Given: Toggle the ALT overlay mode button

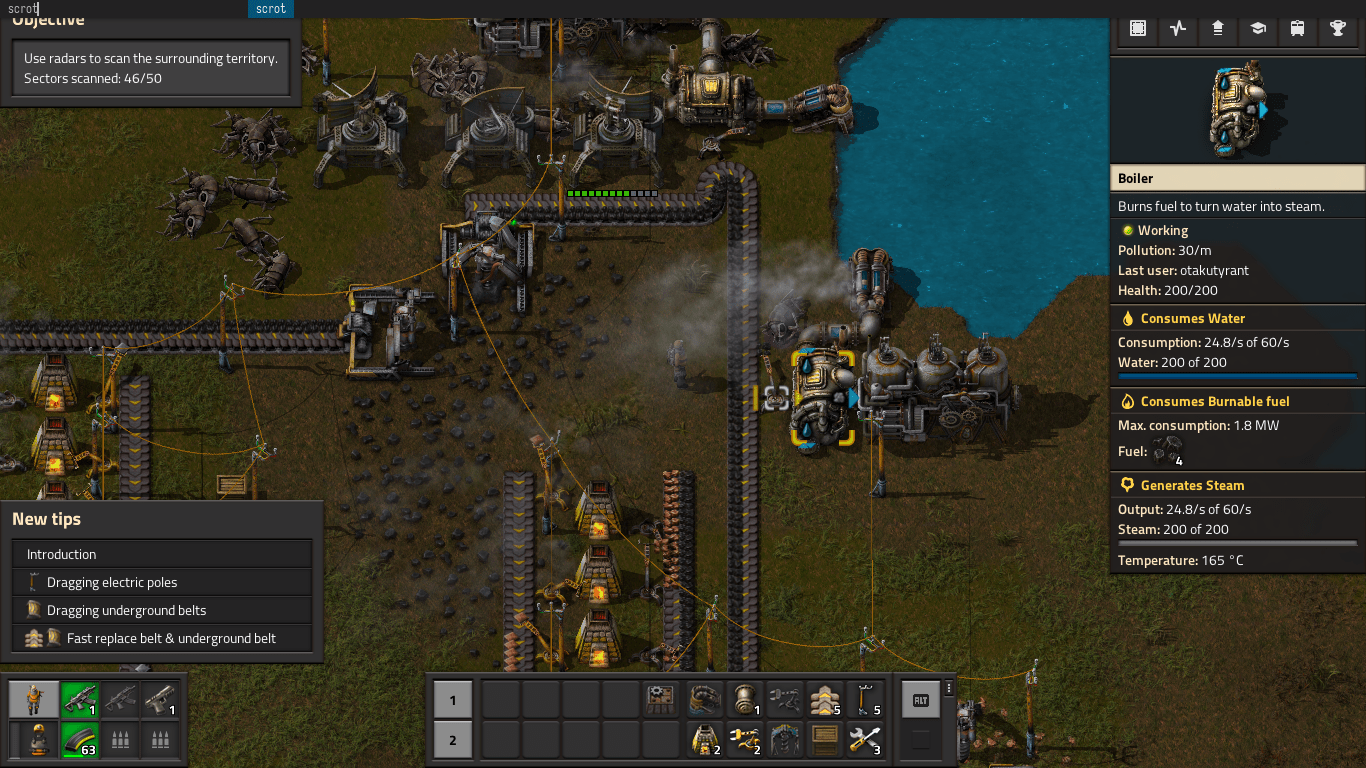Looking at the screenshot, I should pos(921,700).
